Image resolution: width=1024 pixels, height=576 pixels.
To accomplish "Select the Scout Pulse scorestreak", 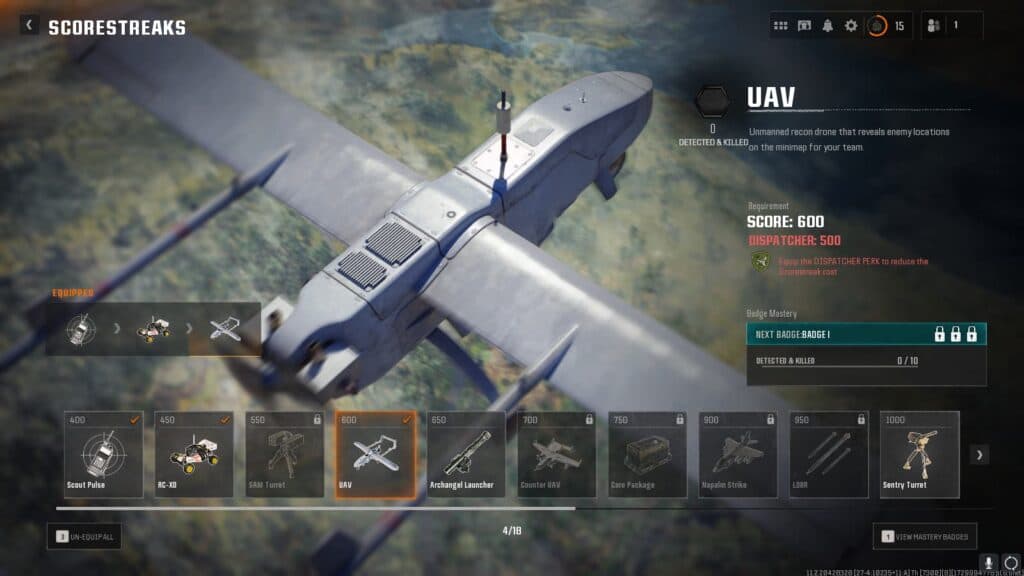I will (x=103, y=454).
